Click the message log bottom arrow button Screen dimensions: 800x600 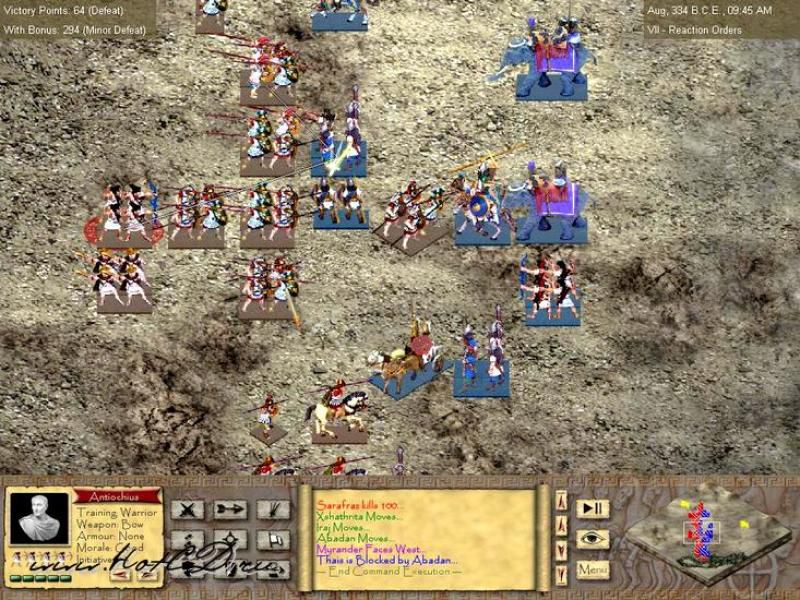point(561,571)
